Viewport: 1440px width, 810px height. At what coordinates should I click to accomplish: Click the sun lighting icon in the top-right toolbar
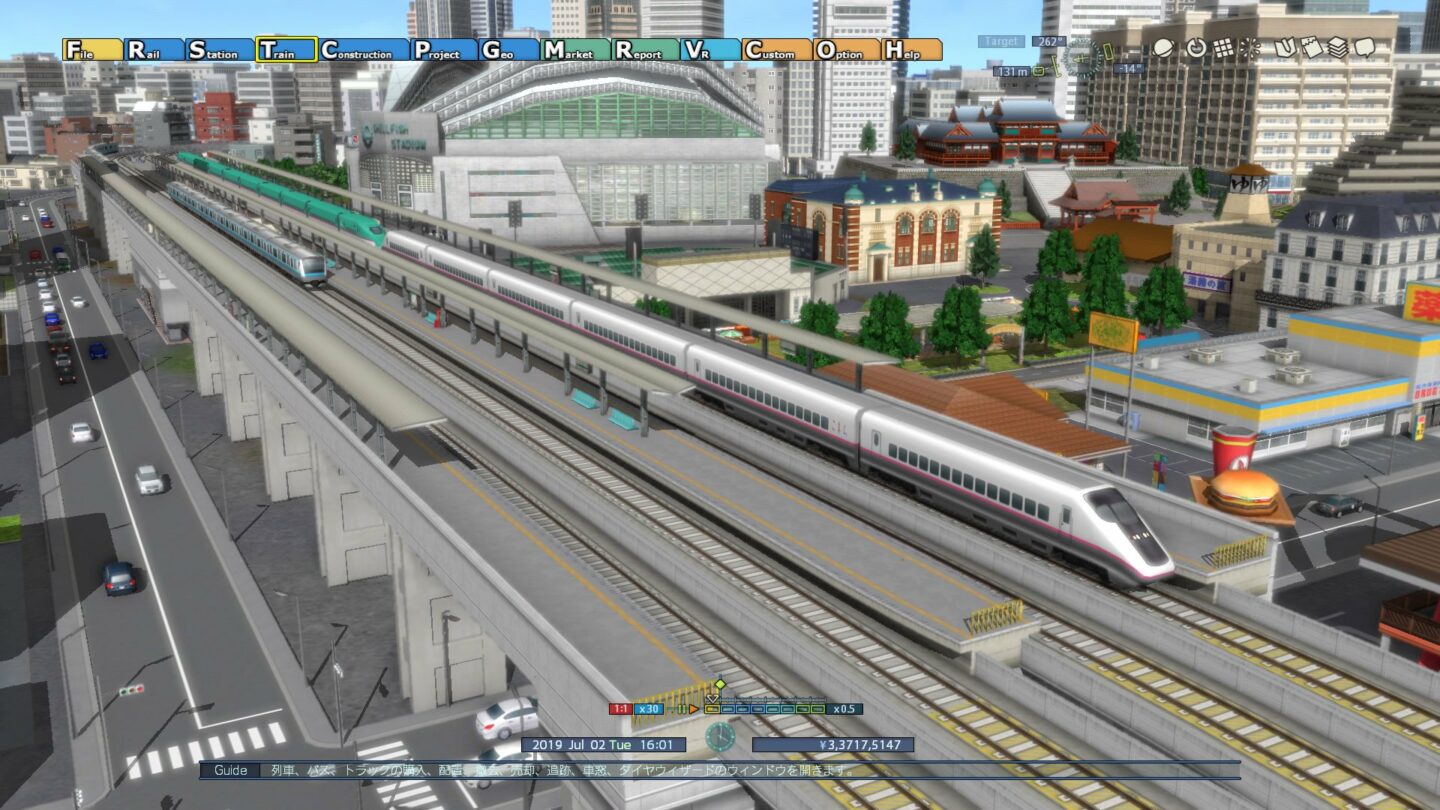click(x=1248, y=48)
